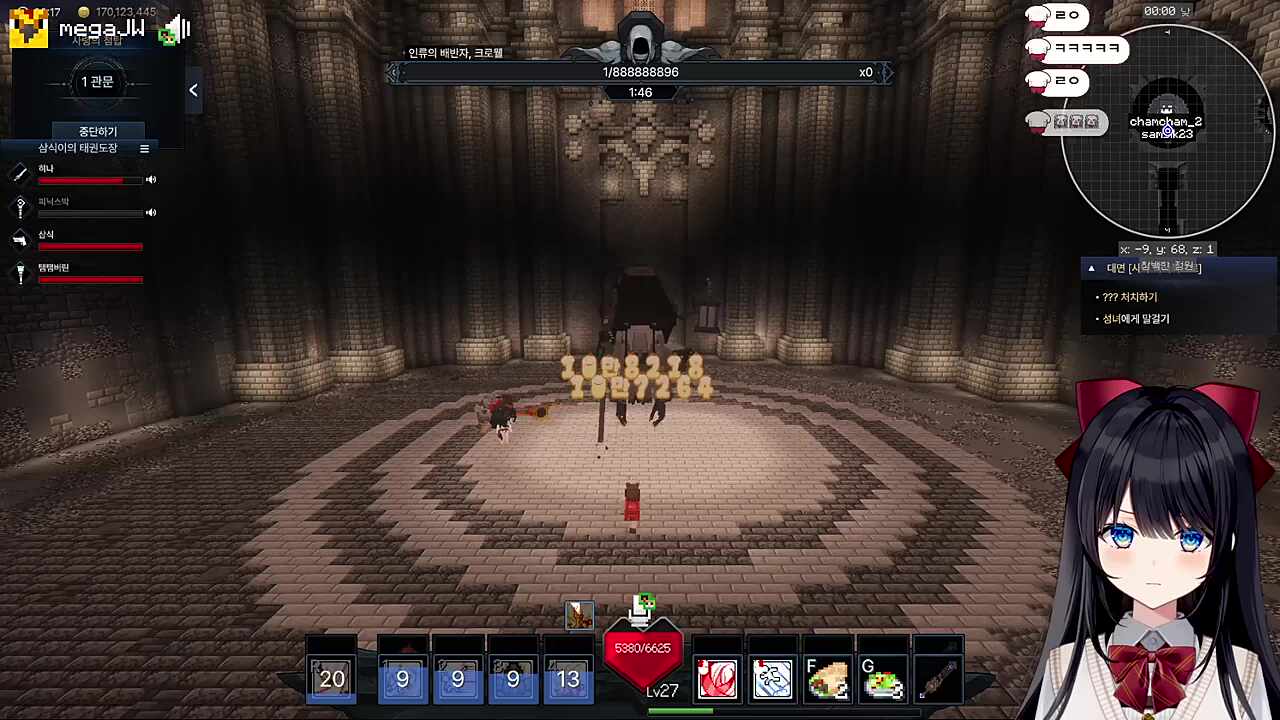
Task: Toggle the speaker icon beside party member 피닉스박
Action: pyautogui.click(x=151, y=212)
